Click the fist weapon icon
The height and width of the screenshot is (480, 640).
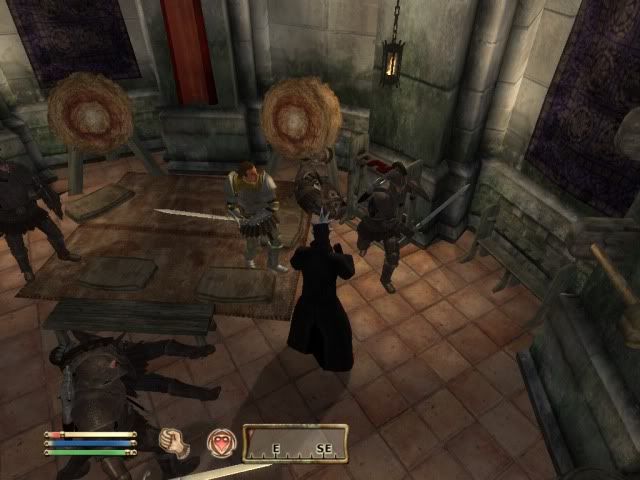click(x=177, y=441)
